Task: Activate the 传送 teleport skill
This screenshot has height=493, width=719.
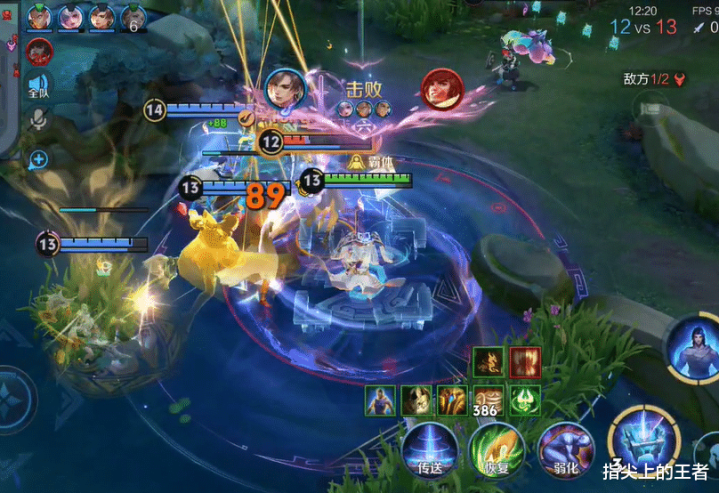Action: click(430, 448)
